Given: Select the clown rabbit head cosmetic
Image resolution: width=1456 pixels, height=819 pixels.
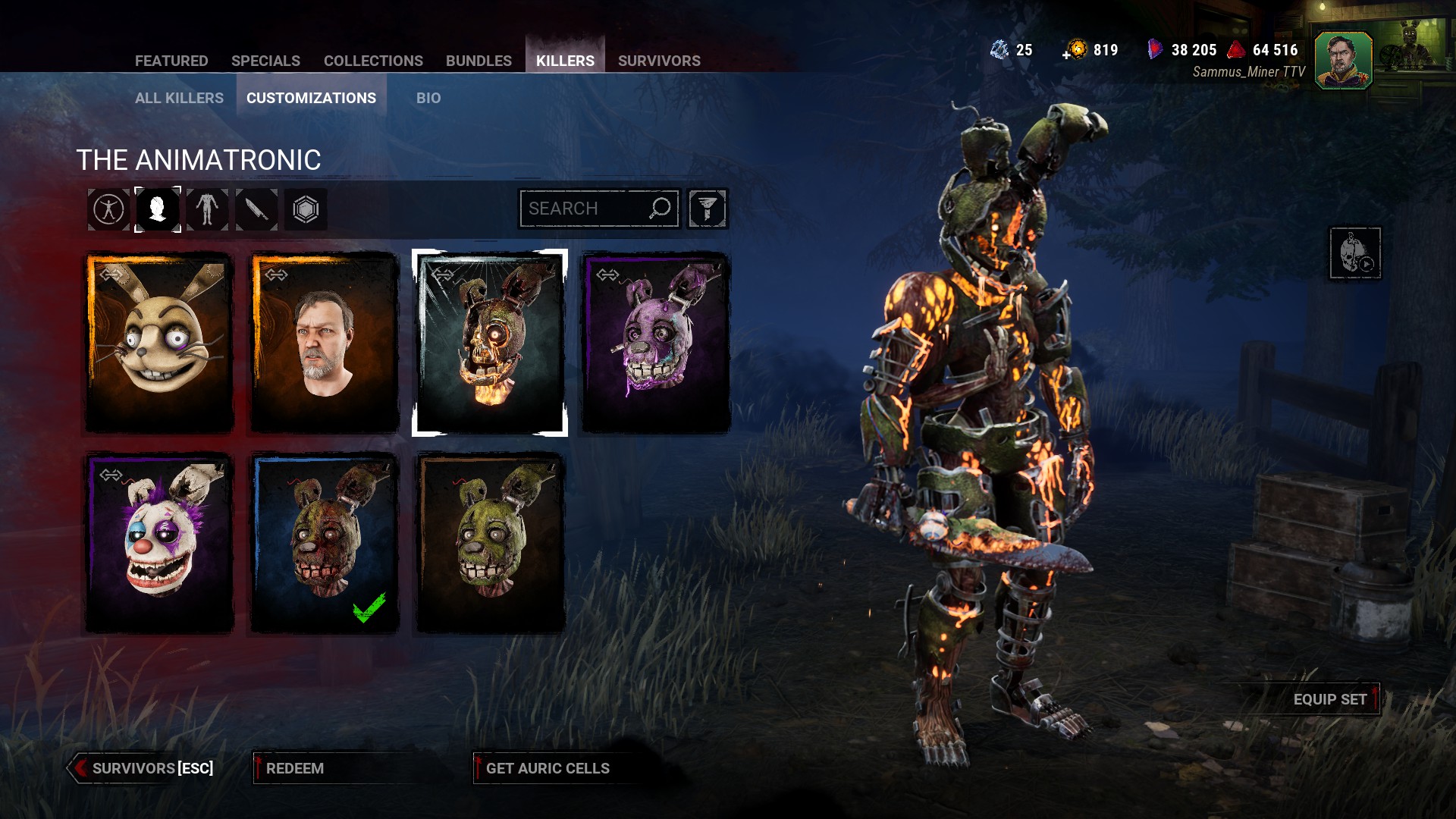Looking at the screenshot, I should pos(159,543).
